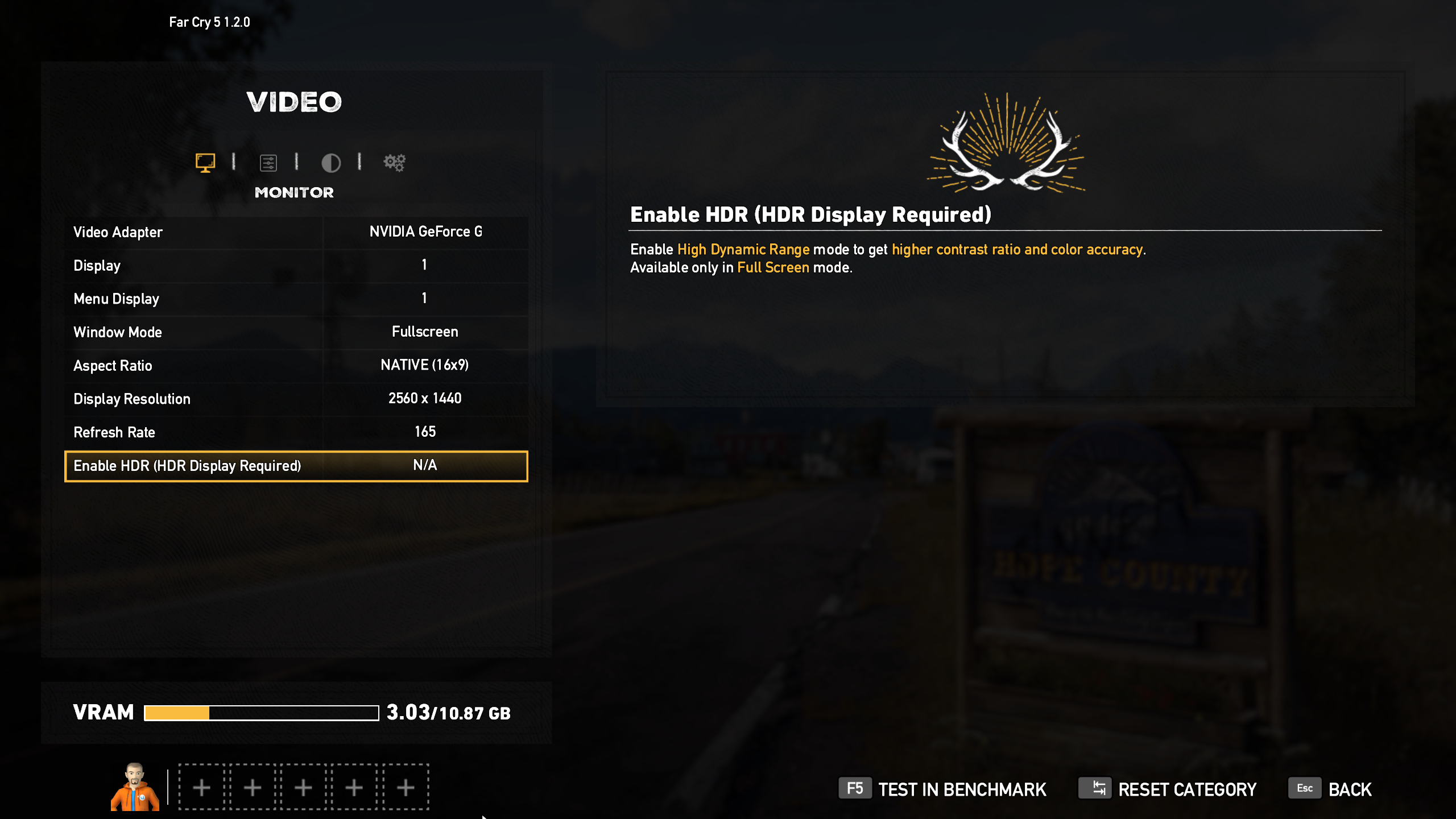This screenshot has width=1456, height=819.
Task: Click Test in Benchmark
Action: pos(942,789)
